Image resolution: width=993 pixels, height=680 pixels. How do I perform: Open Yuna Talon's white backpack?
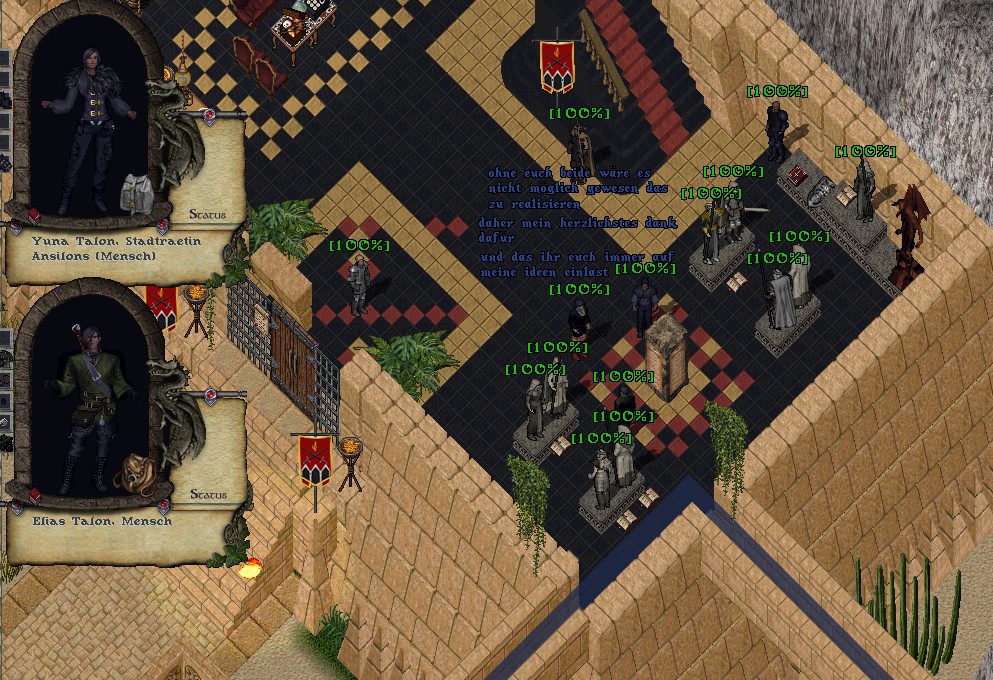click(135, 192)
